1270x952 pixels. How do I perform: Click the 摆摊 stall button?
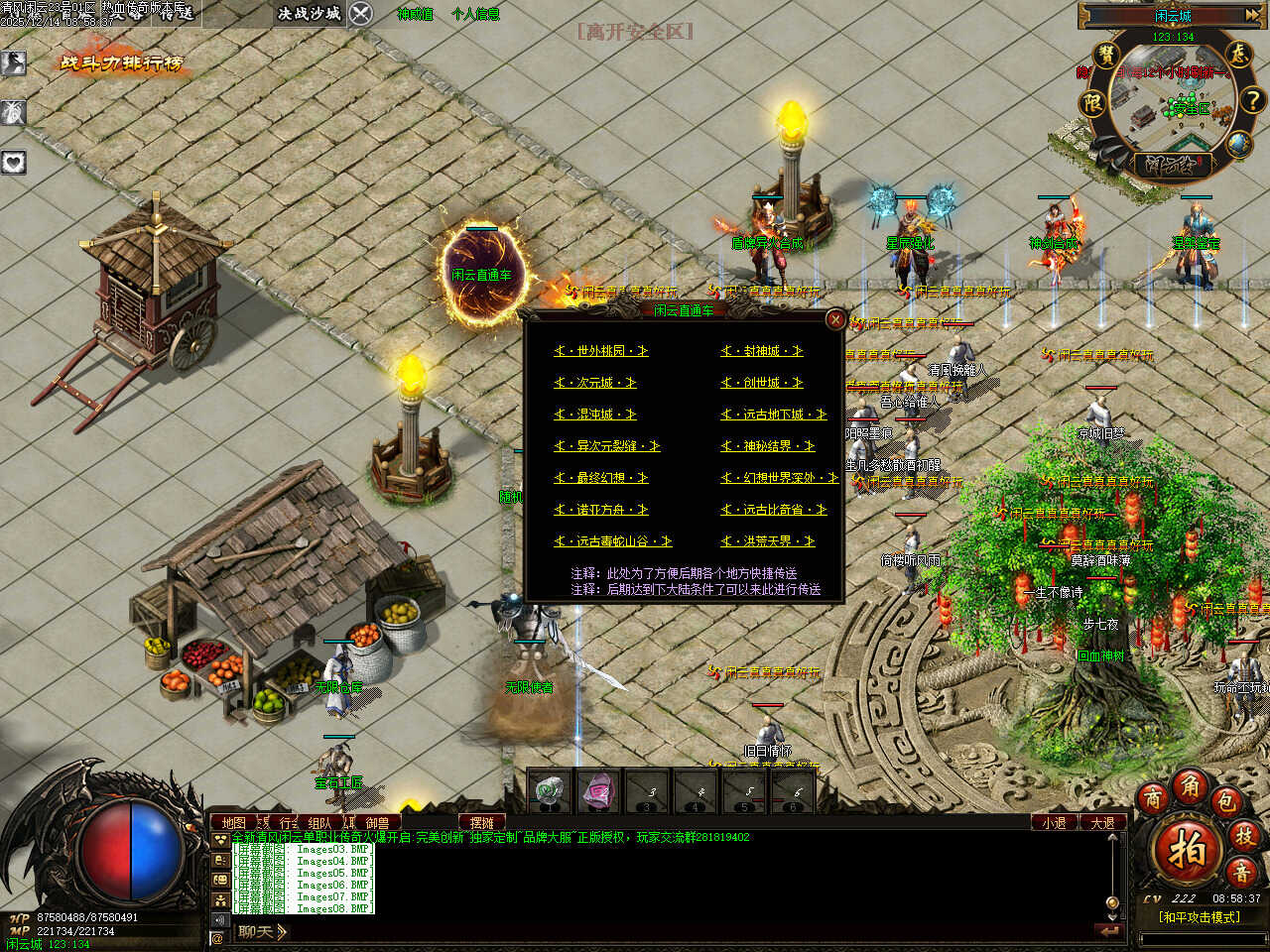click(x=482, y=823)
